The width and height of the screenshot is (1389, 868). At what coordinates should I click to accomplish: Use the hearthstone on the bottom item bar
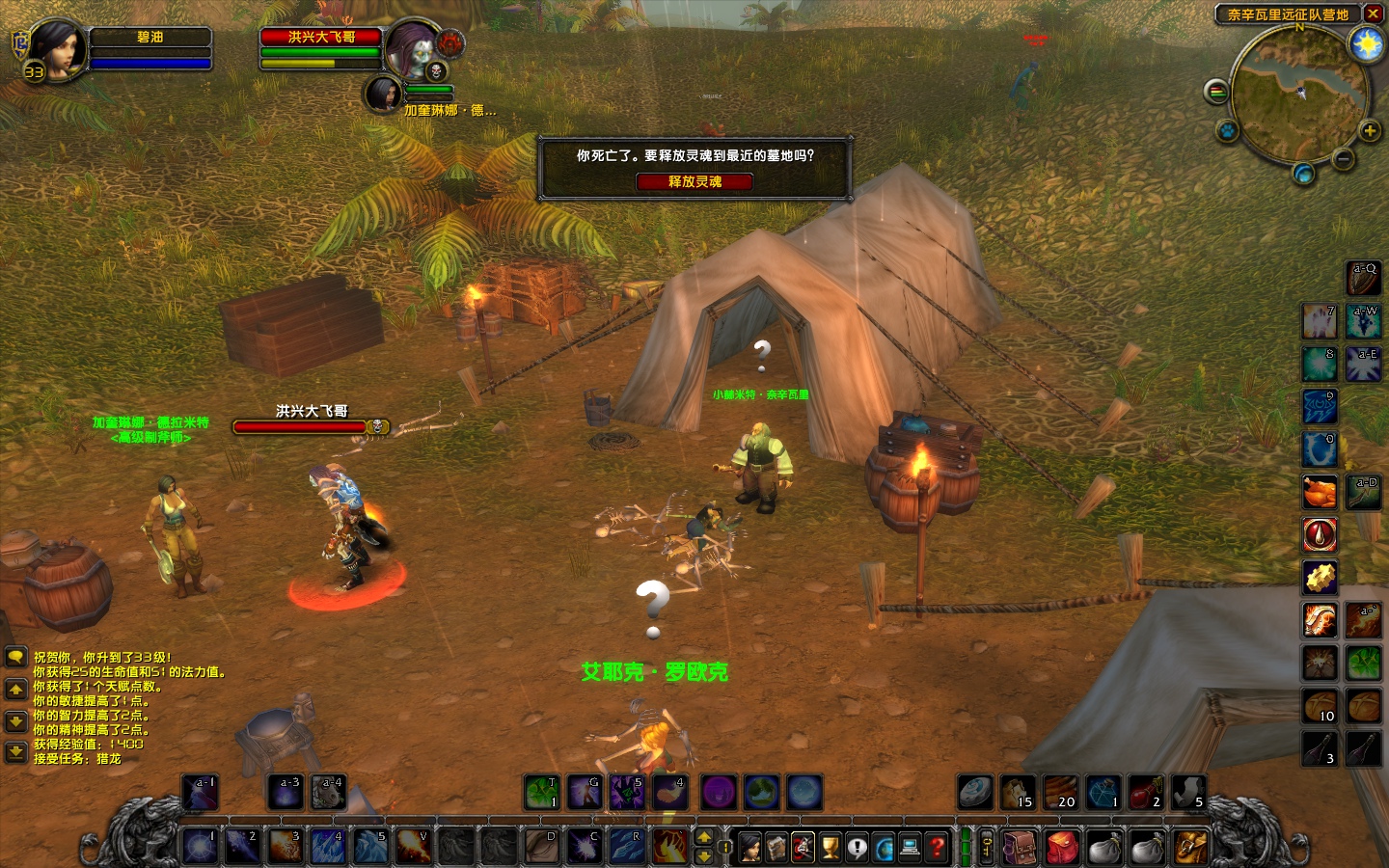click(973, 793)
